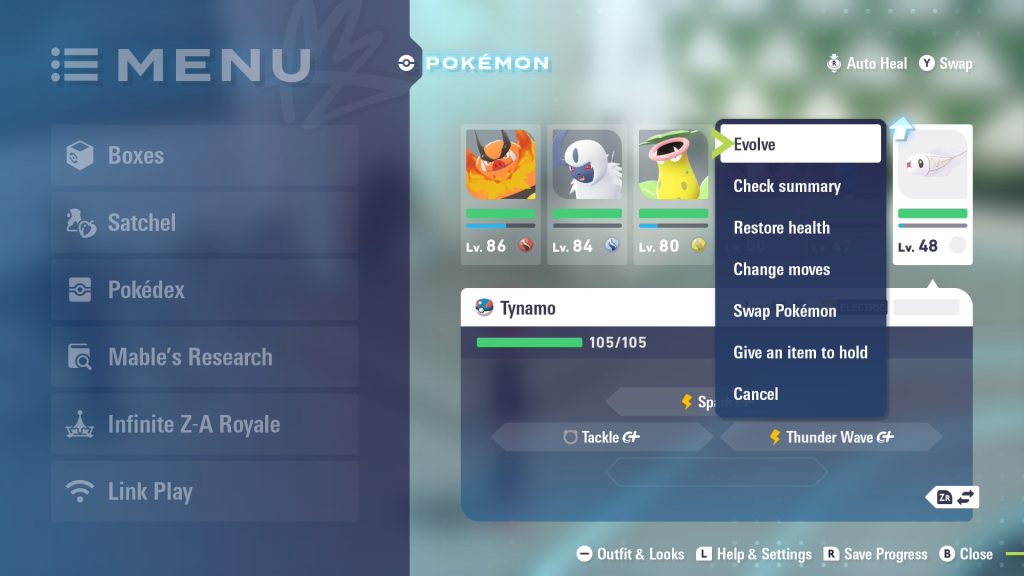Viewport: 1024px width, 576px height.
Task: Choose Give an item to hold
Action: click(x=800, y=353)
